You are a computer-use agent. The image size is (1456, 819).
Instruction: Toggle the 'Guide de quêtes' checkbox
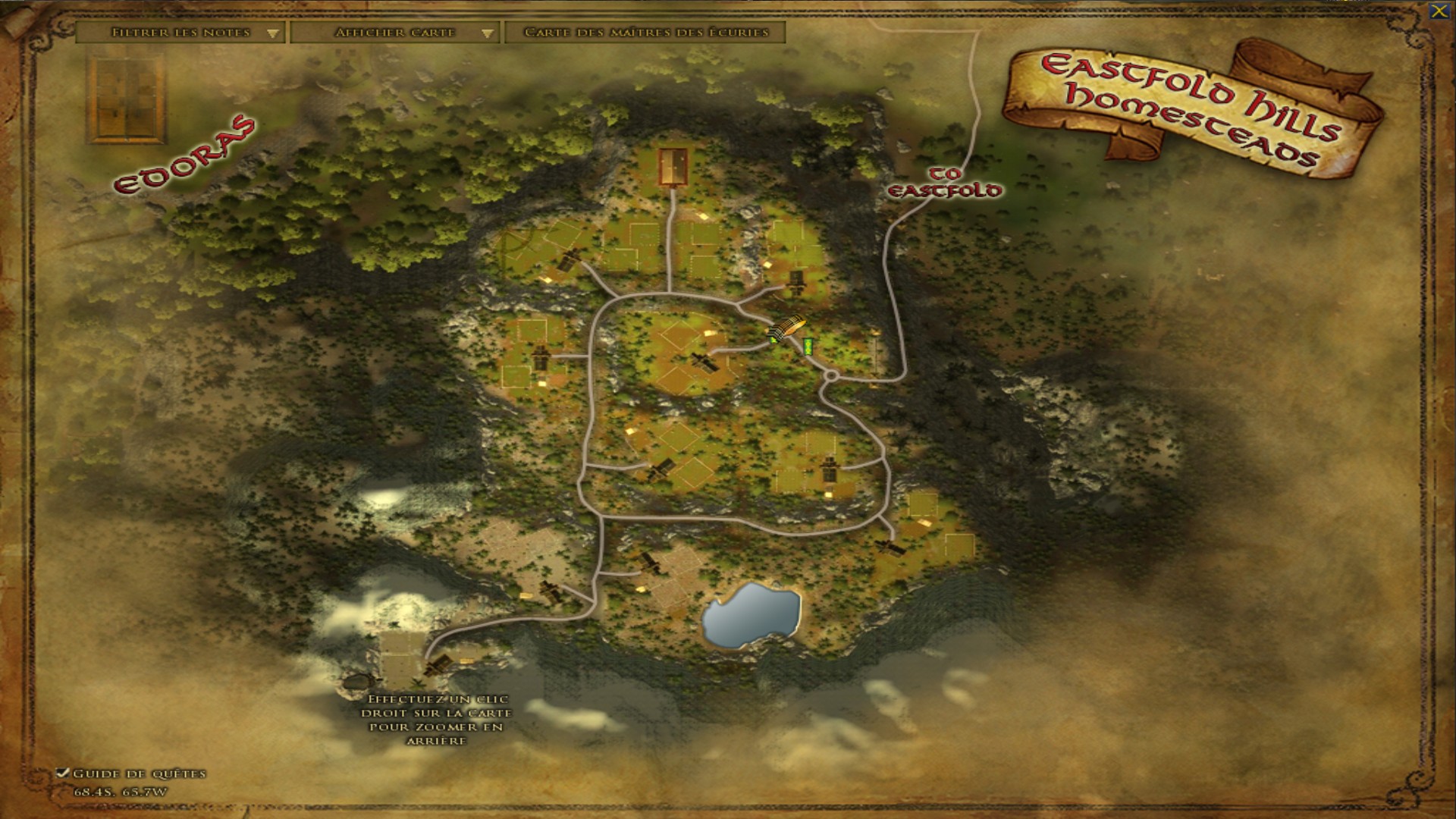click(64, 773)
